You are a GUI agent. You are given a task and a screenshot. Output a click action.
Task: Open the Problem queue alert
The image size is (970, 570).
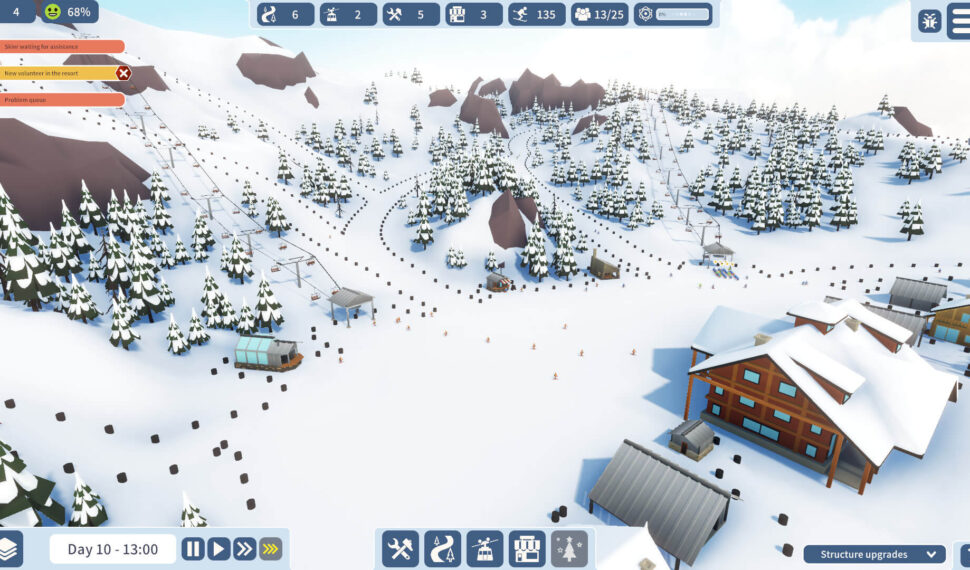62,99
